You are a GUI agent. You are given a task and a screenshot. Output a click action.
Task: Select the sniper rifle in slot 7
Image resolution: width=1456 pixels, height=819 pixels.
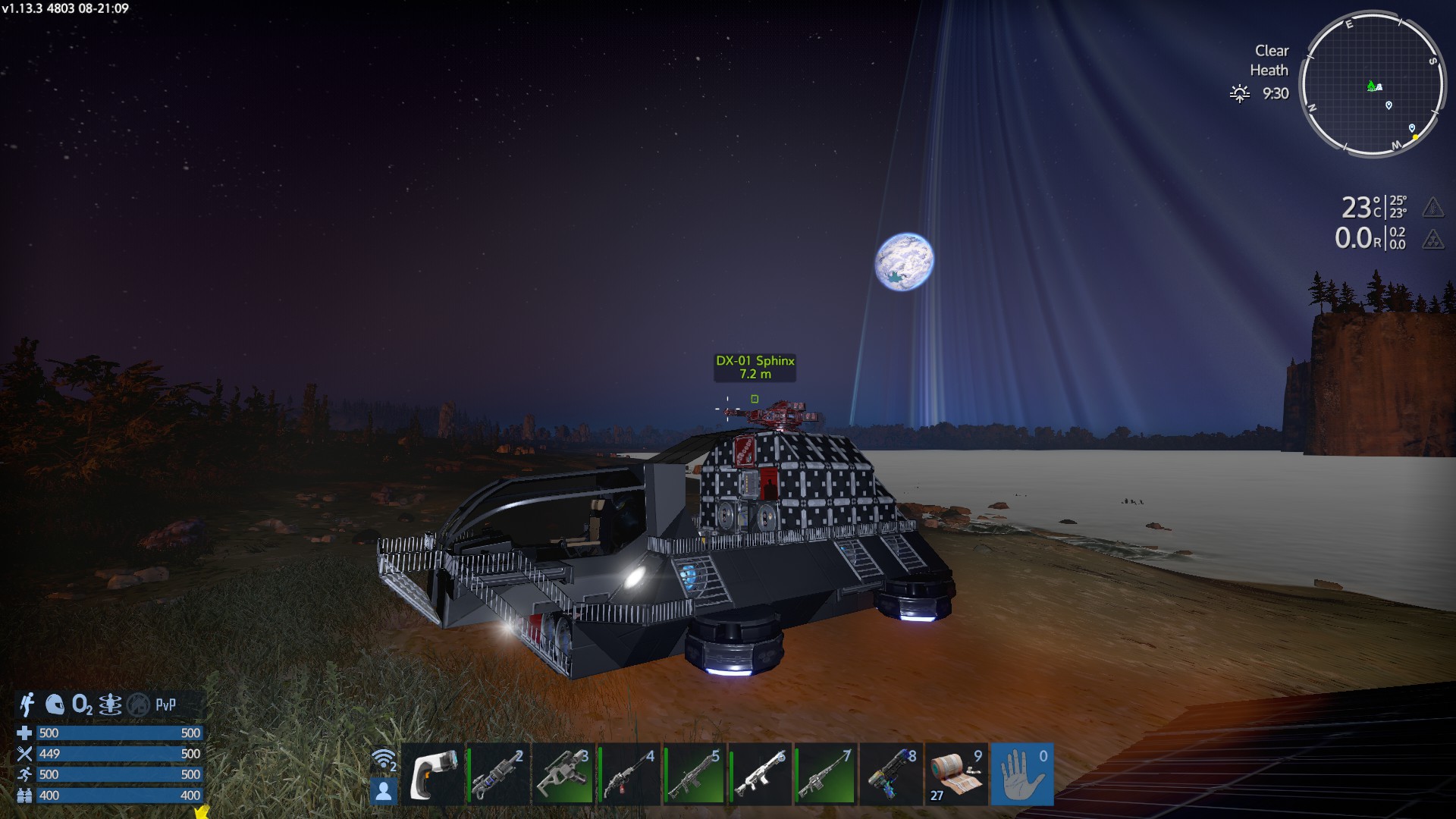pyautogui.click(x=826, y=774)
